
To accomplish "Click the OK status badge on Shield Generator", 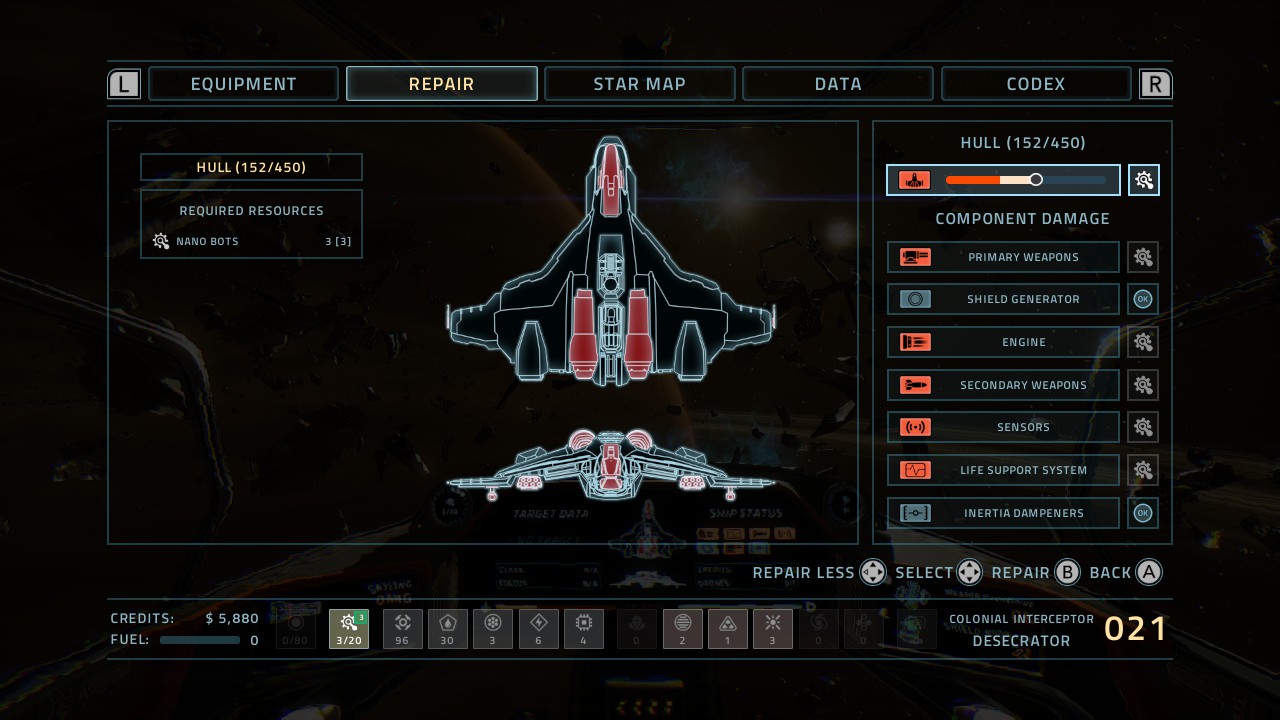I will 1143,299.
